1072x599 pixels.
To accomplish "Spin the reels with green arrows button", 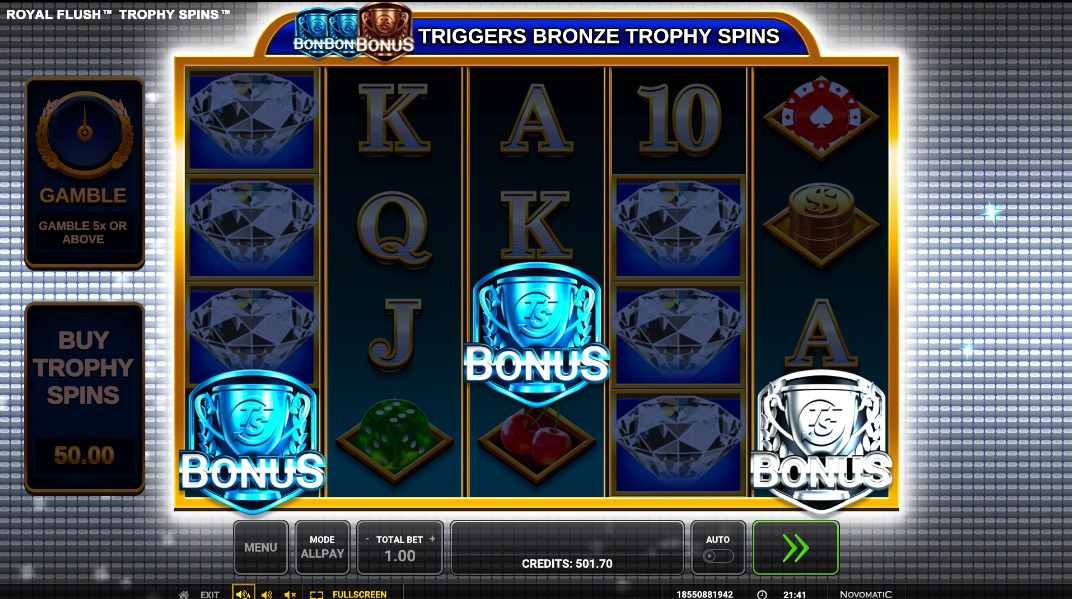I will 795,547.
